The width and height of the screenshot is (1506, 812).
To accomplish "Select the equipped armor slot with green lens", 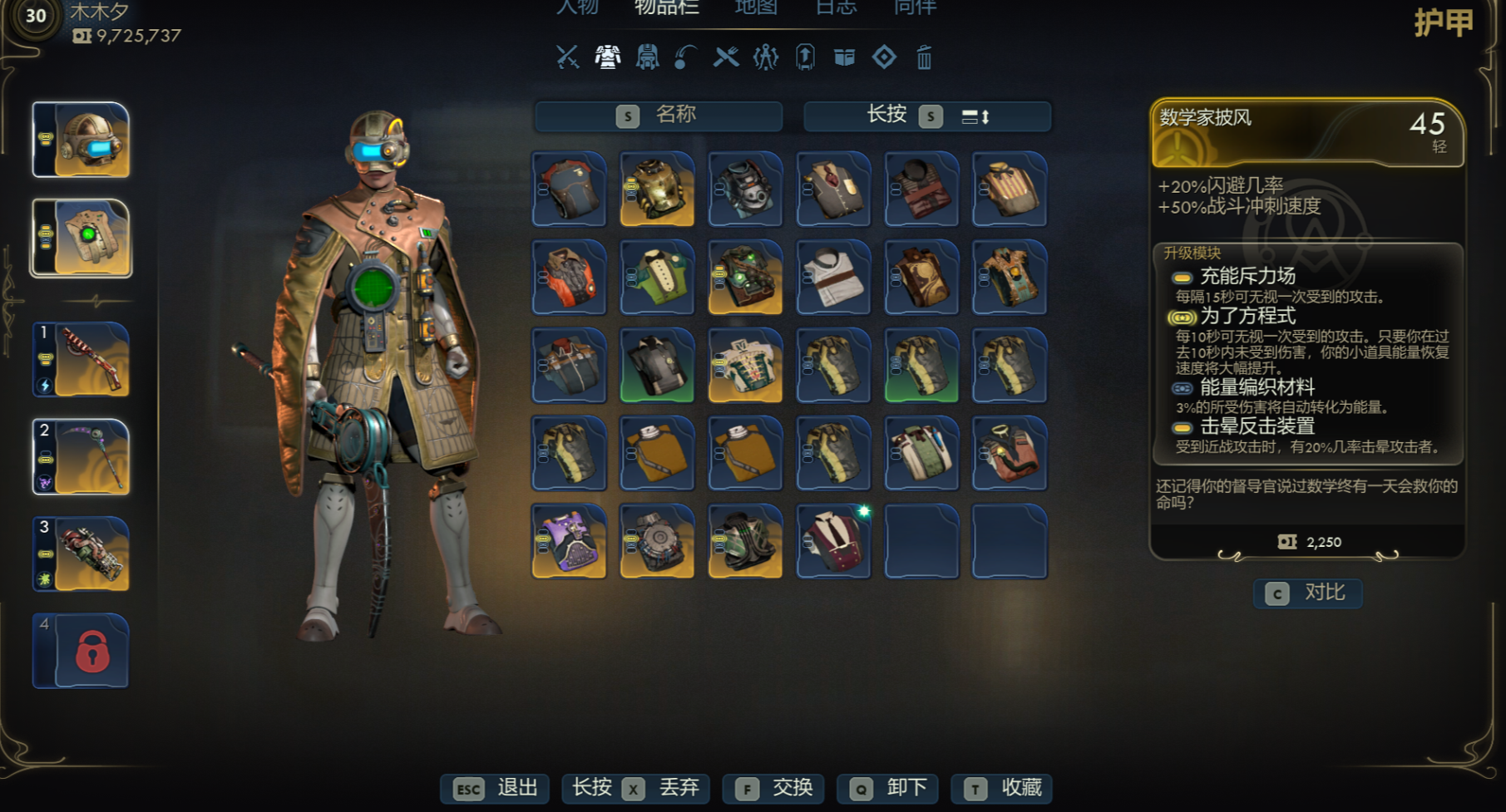I will coord(81,238).
